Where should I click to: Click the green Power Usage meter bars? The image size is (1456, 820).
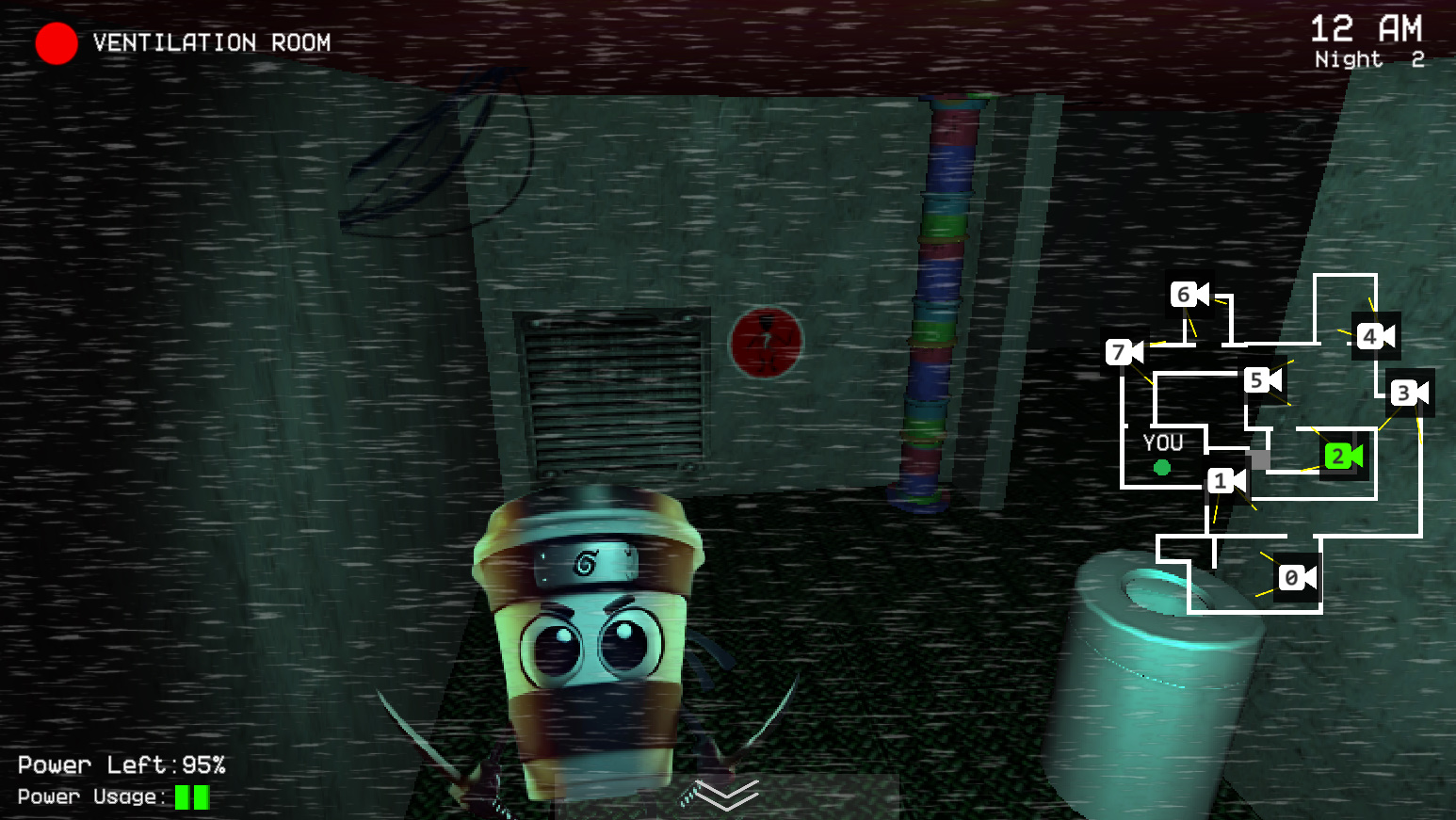pyautogui.click(x=191, y=797)
